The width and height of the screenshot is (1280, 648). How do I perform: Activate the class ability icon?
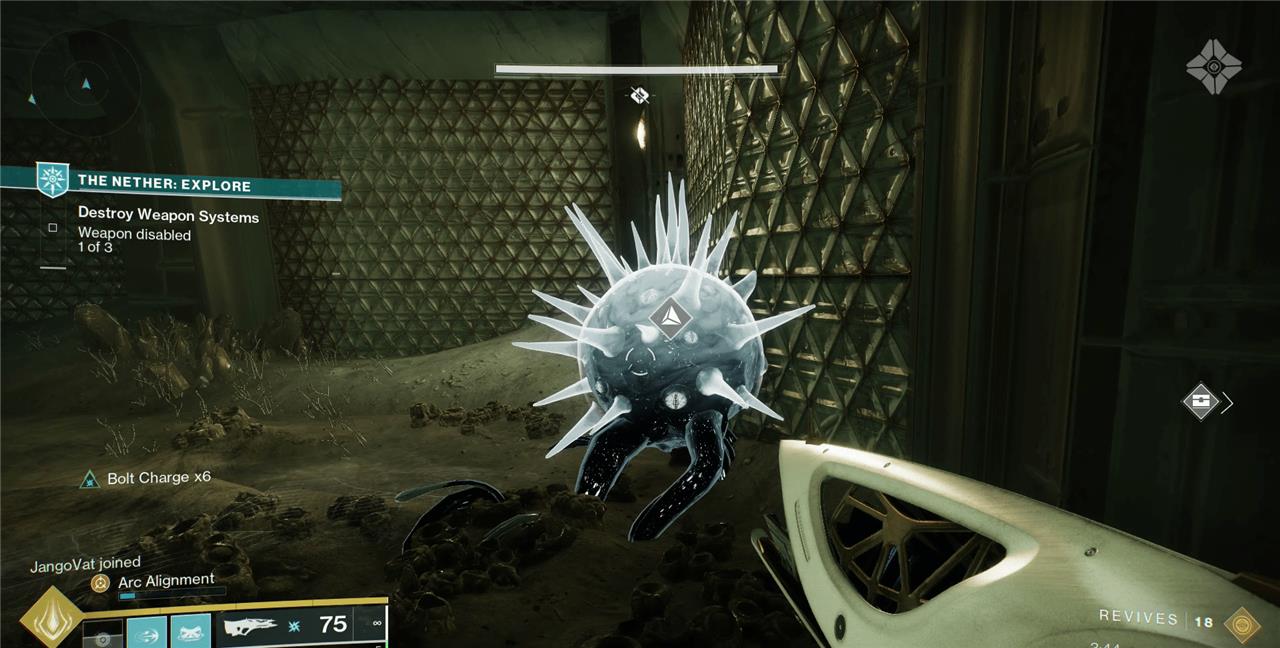(x=190, y=633)
